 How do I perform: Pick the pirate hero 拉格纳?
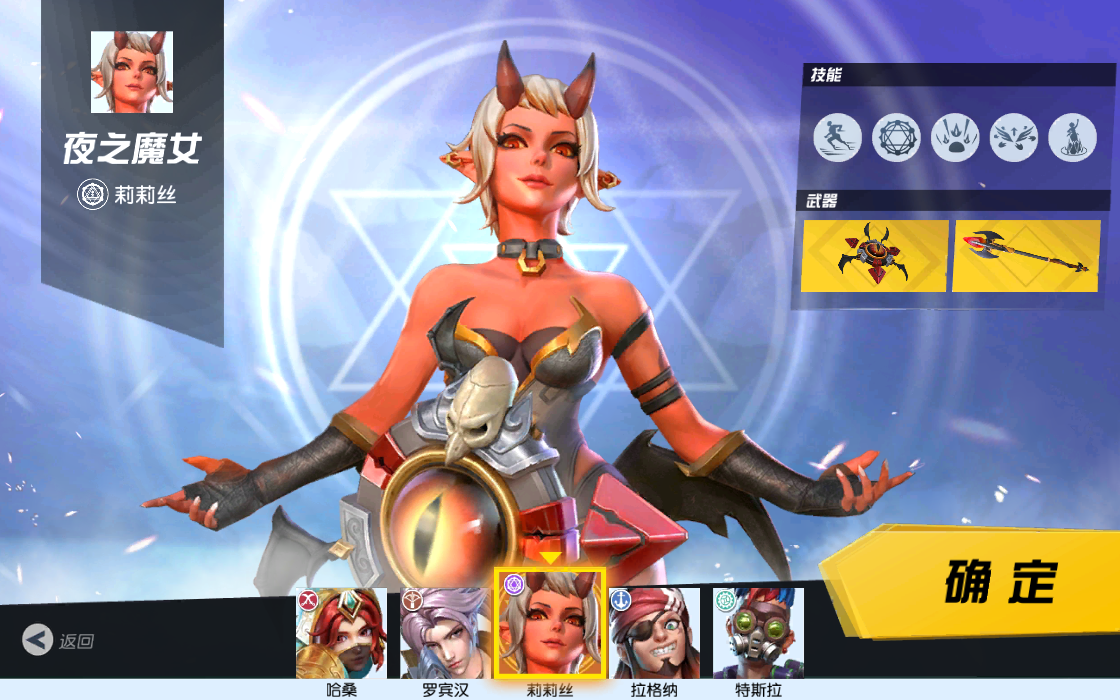[x=654, y=633]
